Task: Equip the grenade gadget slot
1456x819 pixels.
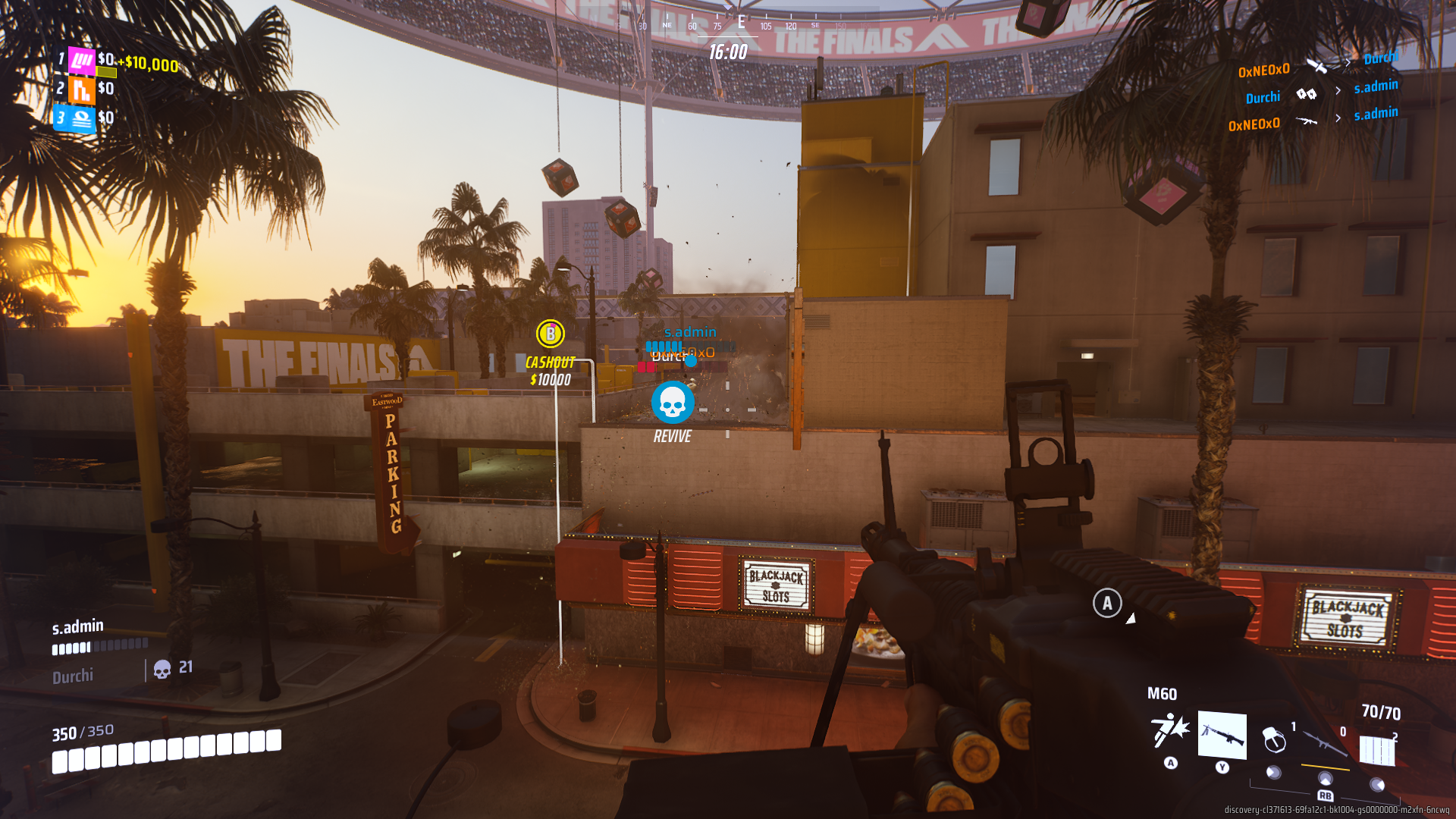Action: (x=1275, y=739)
